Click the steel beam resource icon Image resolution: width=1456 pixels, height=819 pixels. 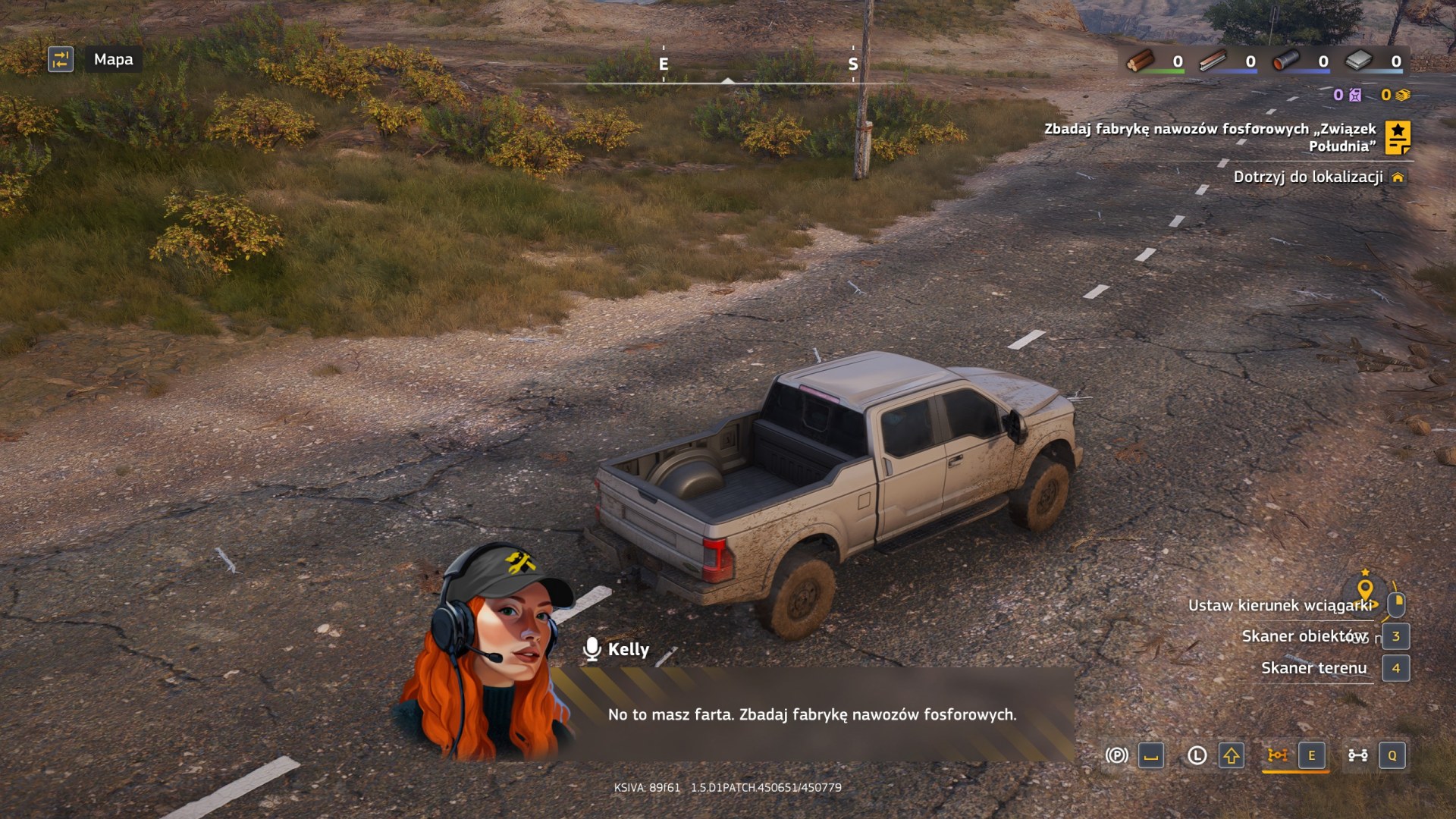click(x=1213, y=61)
